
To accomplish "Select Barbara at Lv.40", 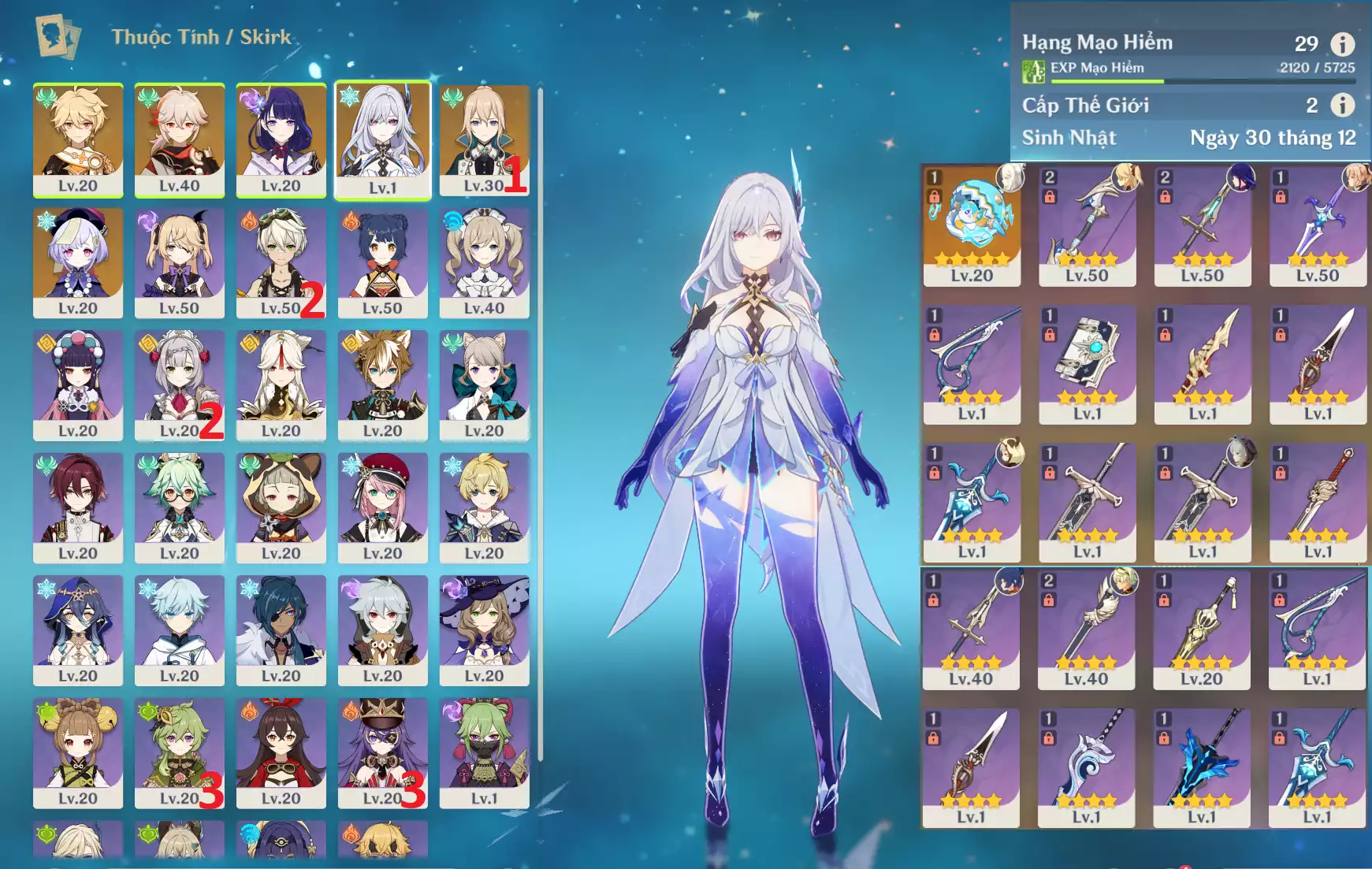I will click(x=484, y=262).
